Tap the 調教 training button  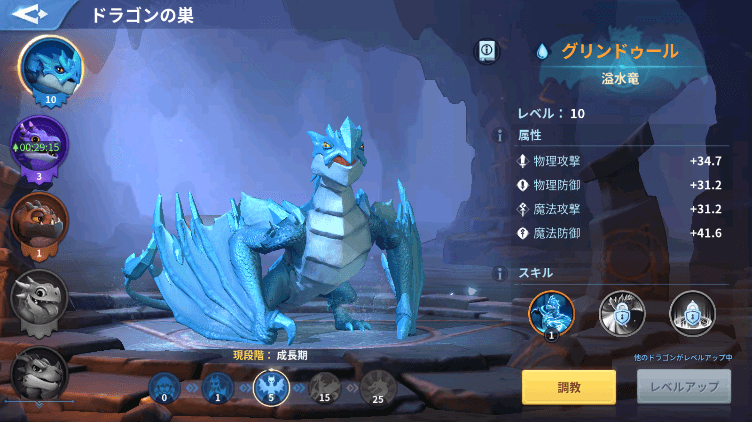click(x=568, y=387)
